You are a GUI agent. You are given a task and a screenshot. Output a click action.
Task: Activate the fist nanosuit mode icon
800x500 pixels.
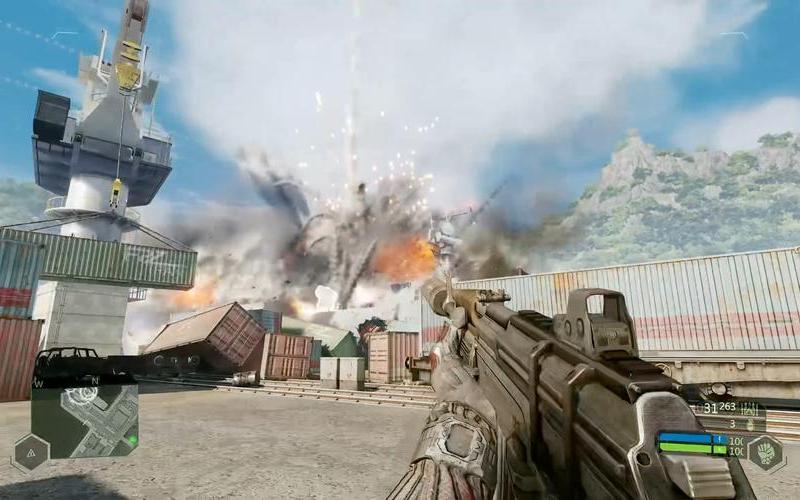[x=767, y=453]
